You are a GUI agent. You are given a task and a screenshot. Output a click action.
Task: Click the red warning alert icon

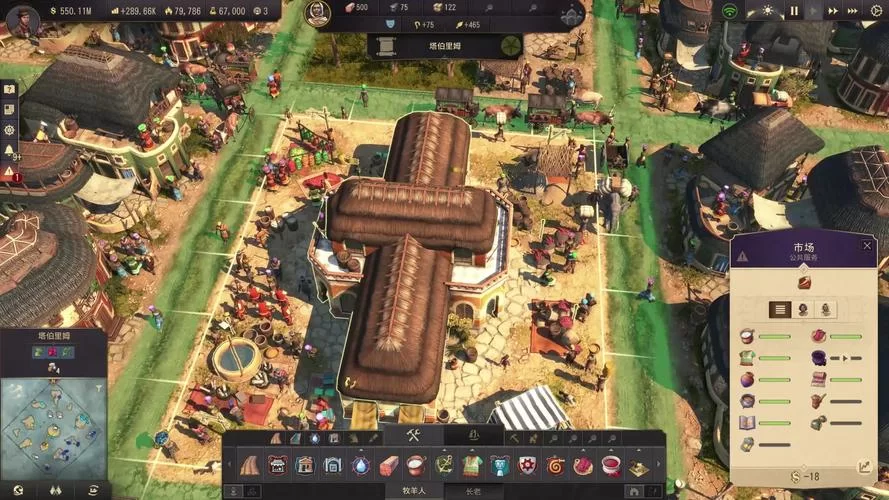pos(10,172)
